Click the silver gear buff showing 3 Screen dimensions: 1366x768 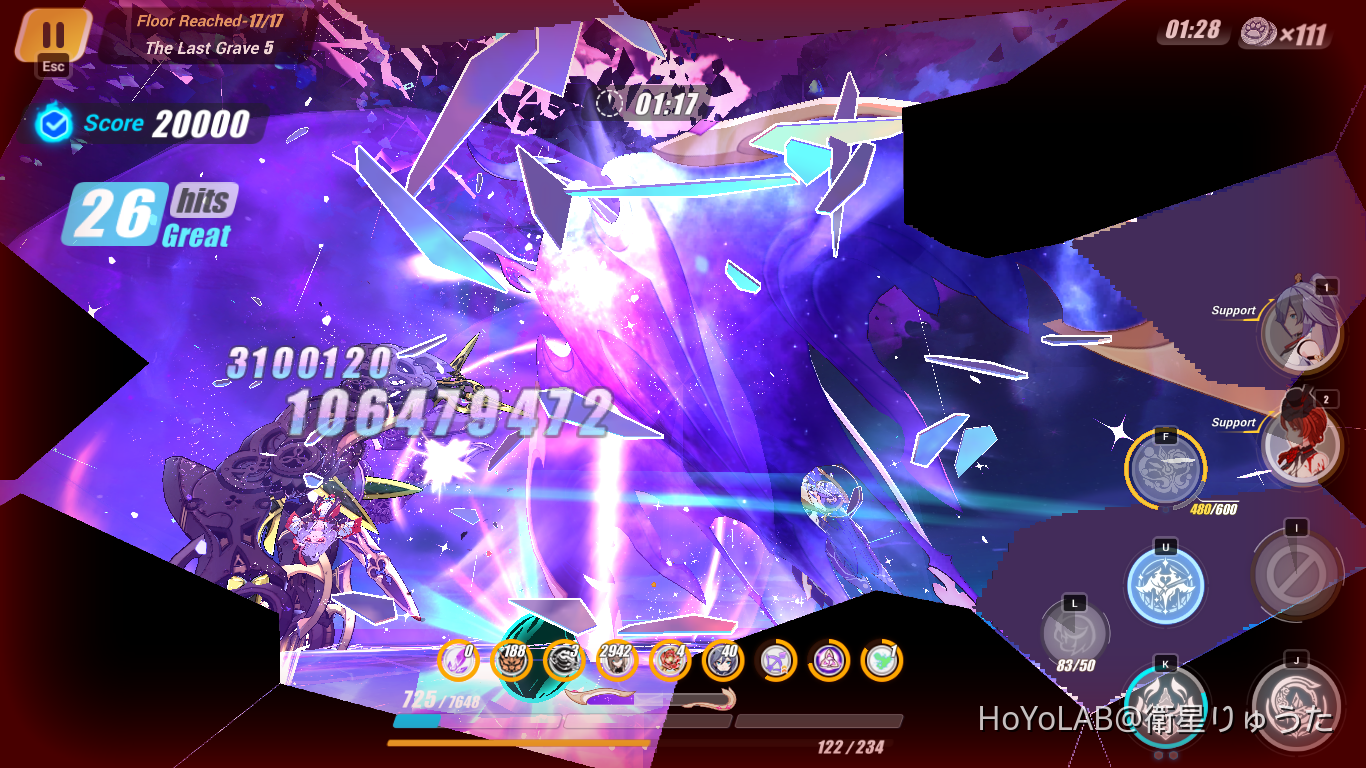coord(564,661)
